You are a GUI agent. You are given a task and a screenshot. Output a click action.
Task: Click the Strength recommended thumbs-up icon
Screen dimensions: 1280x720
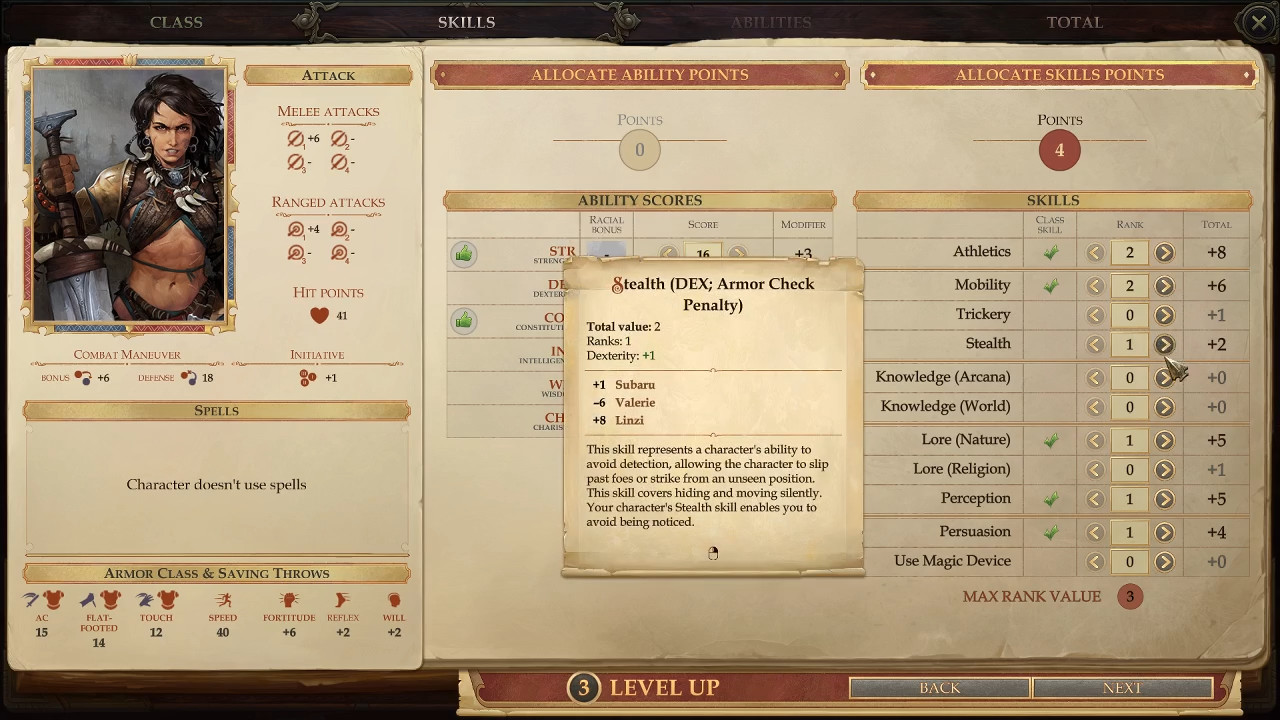click(x=463, y=254)
